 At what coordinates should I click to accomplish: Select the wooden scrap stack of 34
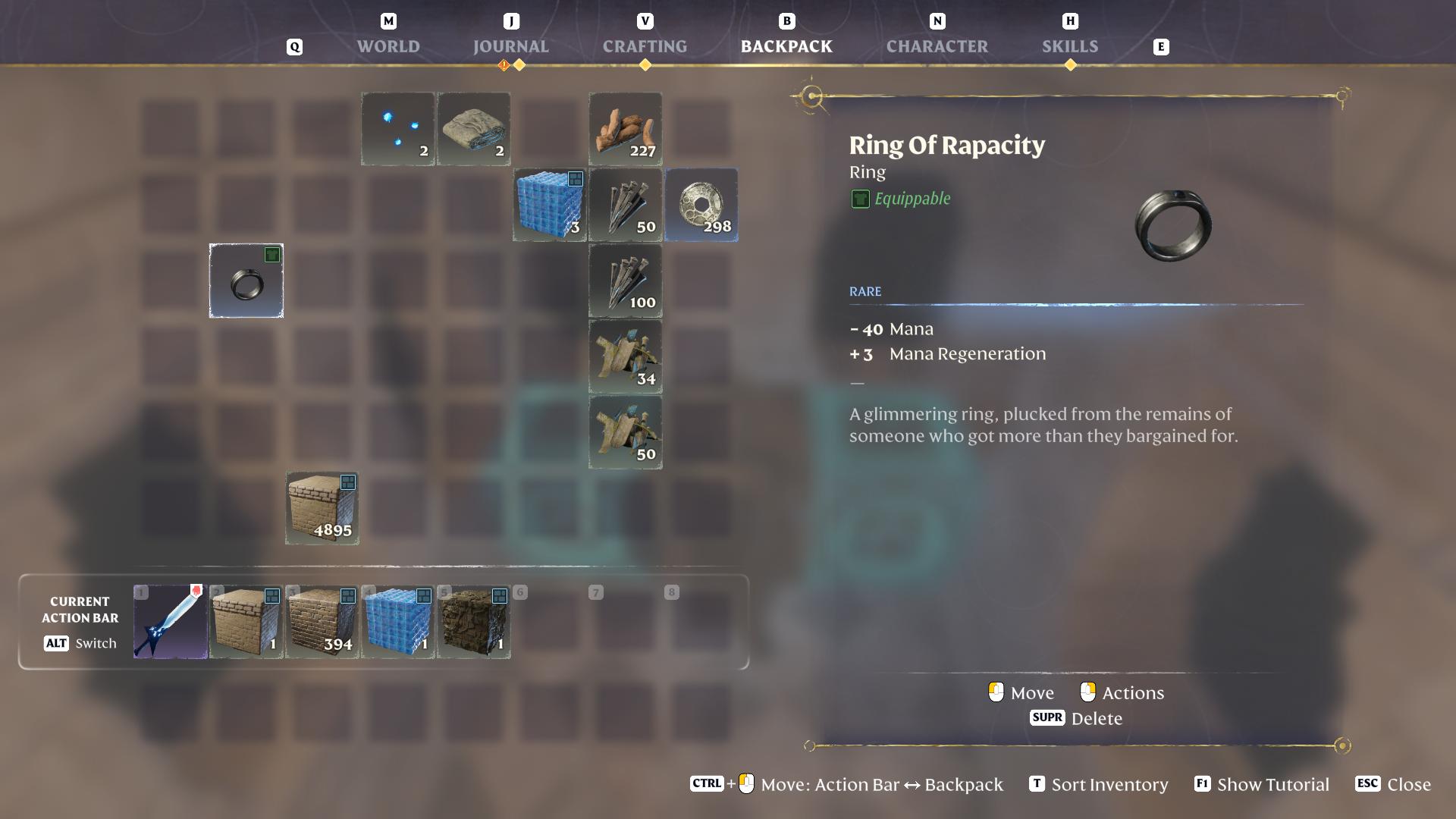(626, 356)
